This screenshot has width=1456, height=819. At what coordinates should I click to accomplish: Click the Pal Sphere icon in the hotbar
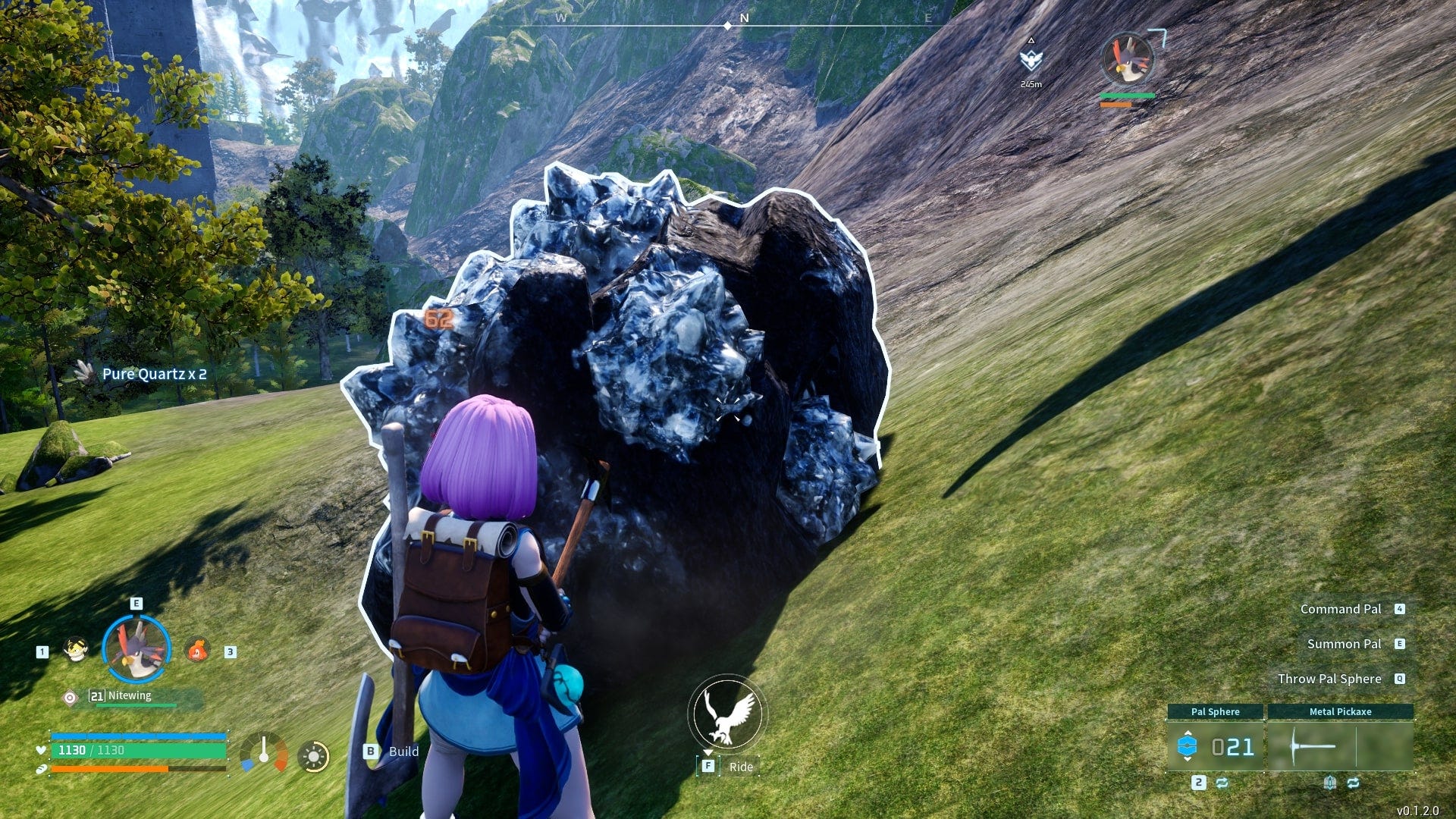1188,745
